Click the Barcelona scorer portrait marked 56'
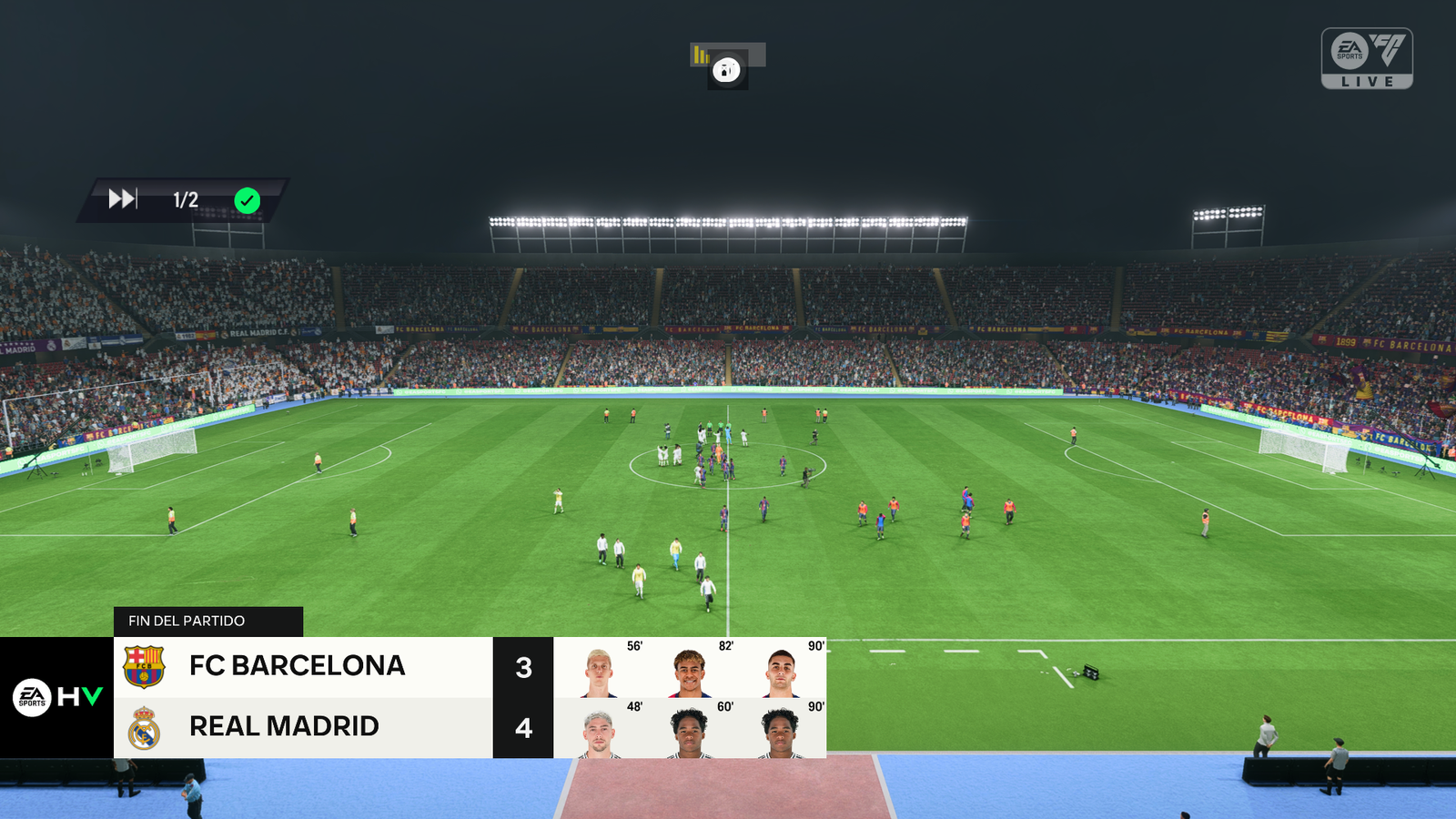Viewport: 1456px width, 819px height. pos(599,672)
